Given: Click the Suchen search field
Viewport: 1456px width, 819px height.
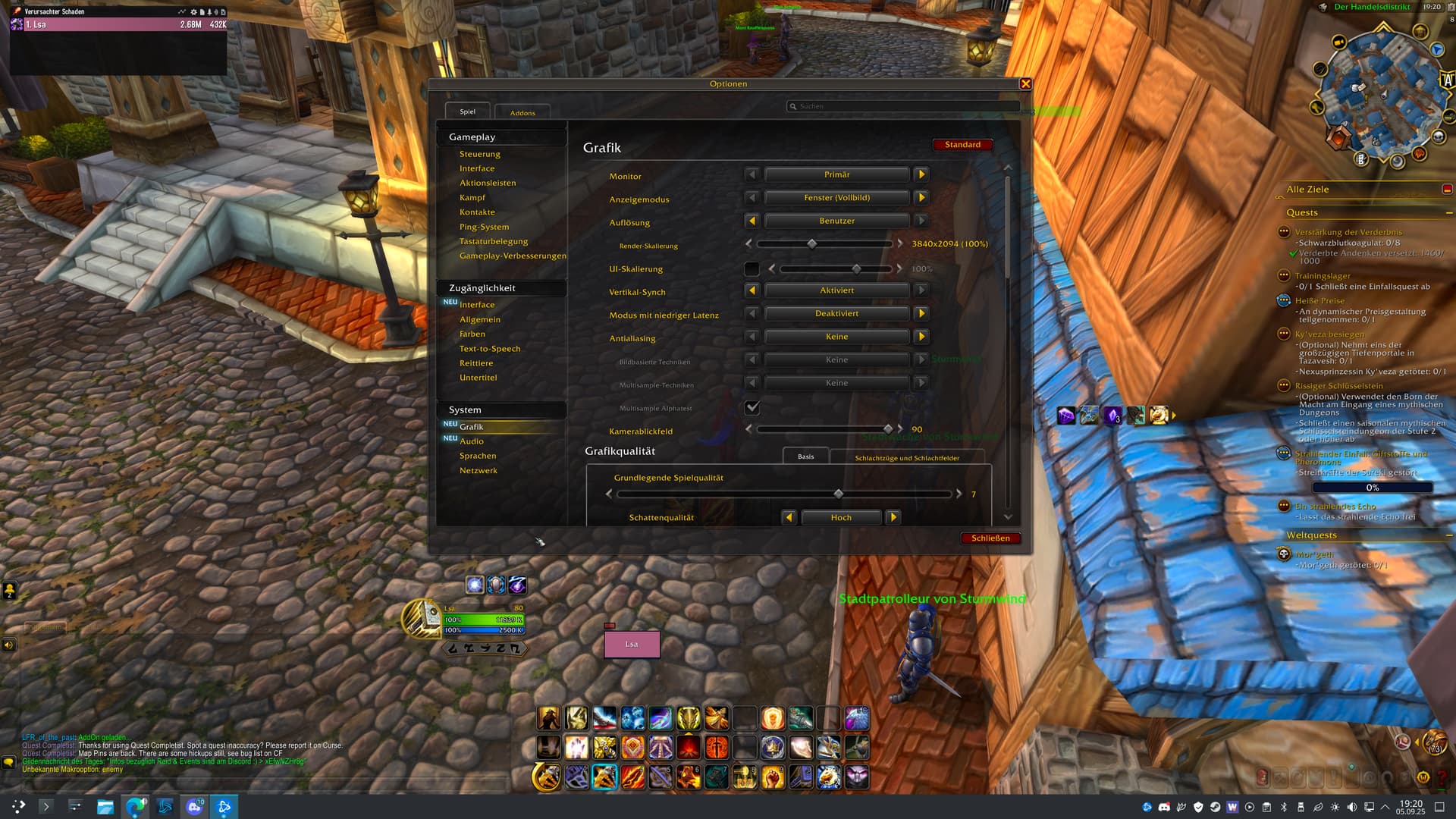Looking at the screenshot, I should tap(902, 106).
